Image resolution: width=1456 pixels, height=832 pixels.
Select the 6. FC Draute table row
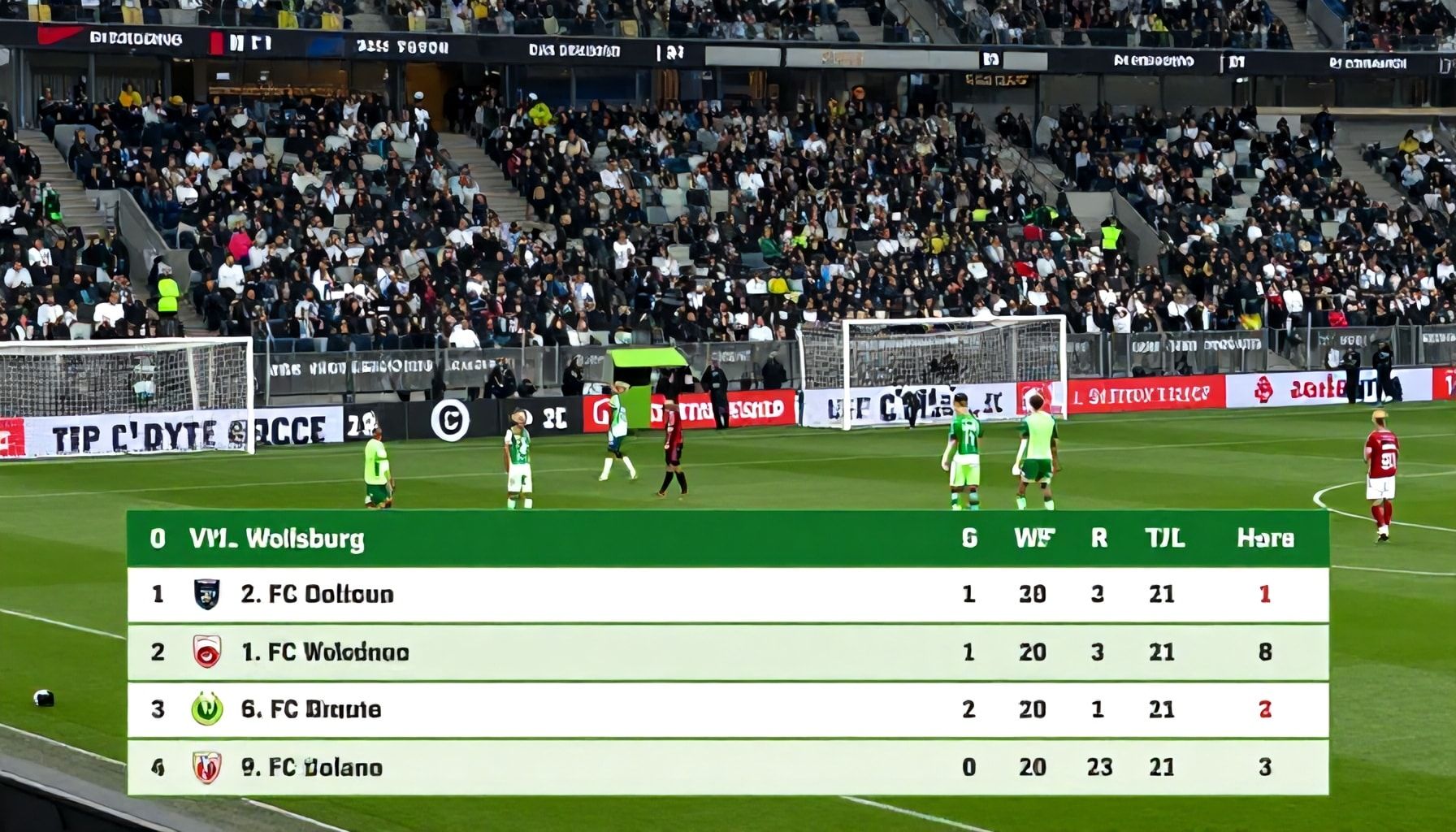coord(727,710)
